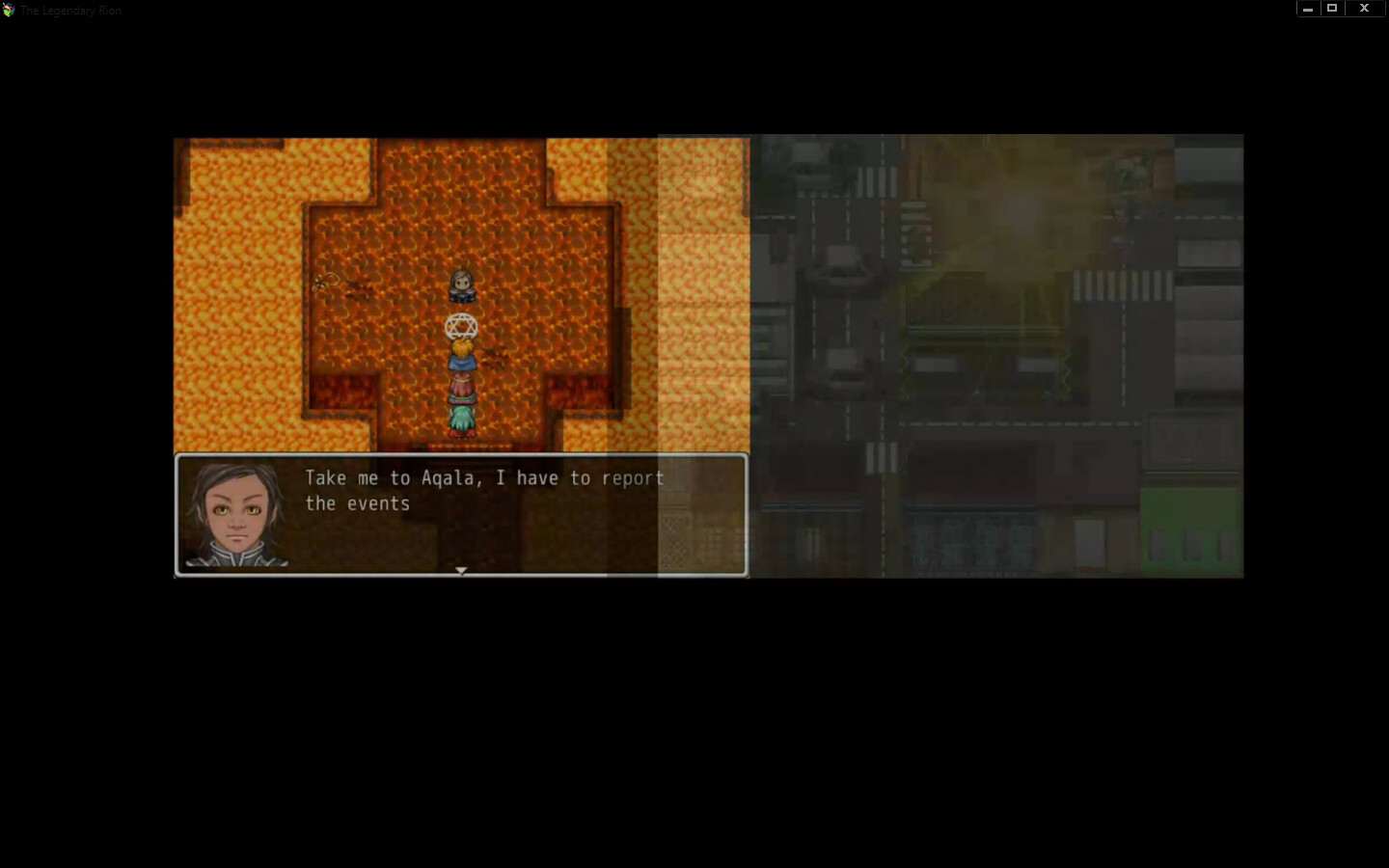Viewport: 1389px width, 868px height.
Task: Select the gray-haired elder sprite
Action: click(461, 284)
